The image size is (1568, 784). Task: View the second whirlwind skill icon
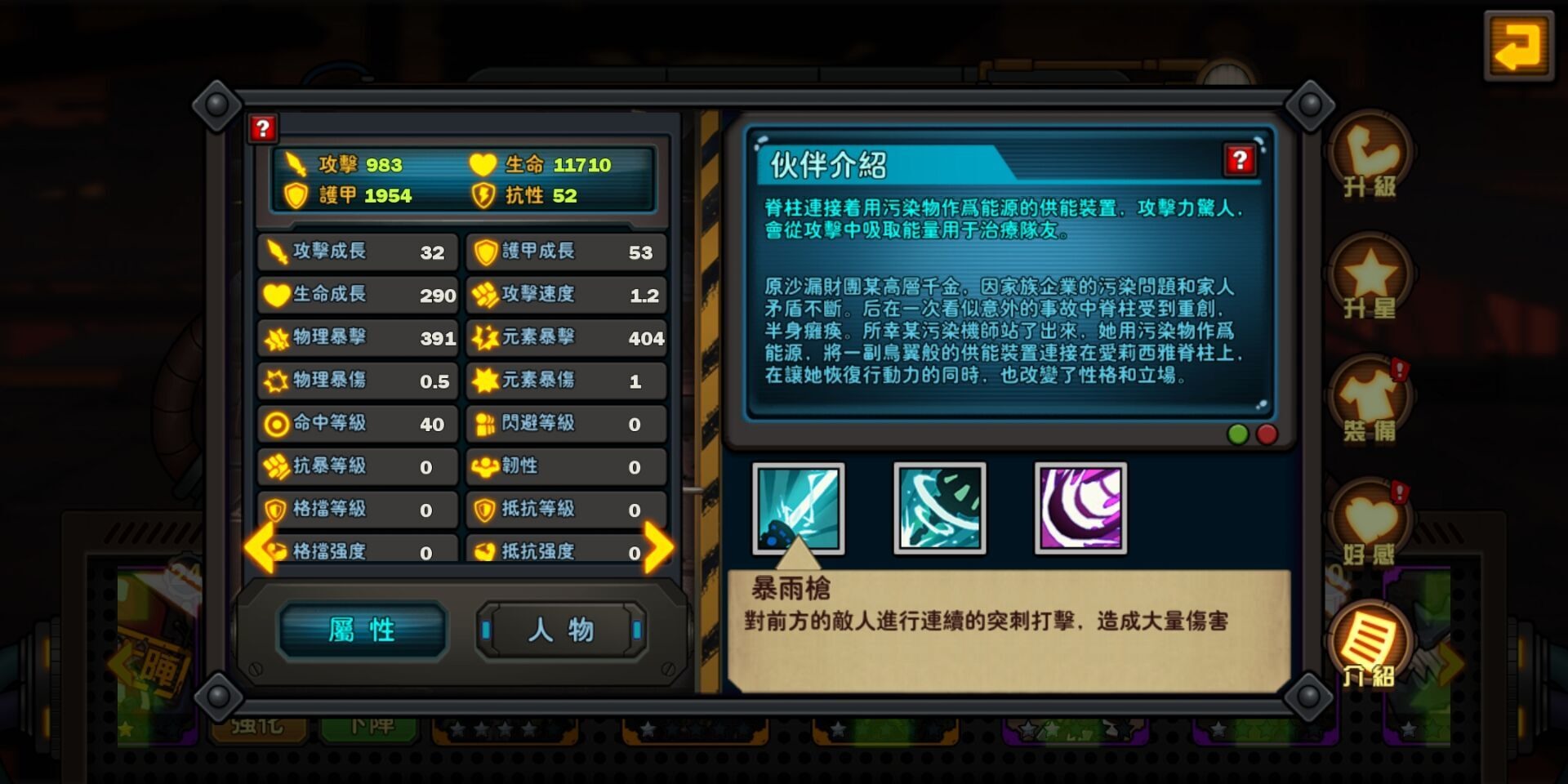click(939, 509)
